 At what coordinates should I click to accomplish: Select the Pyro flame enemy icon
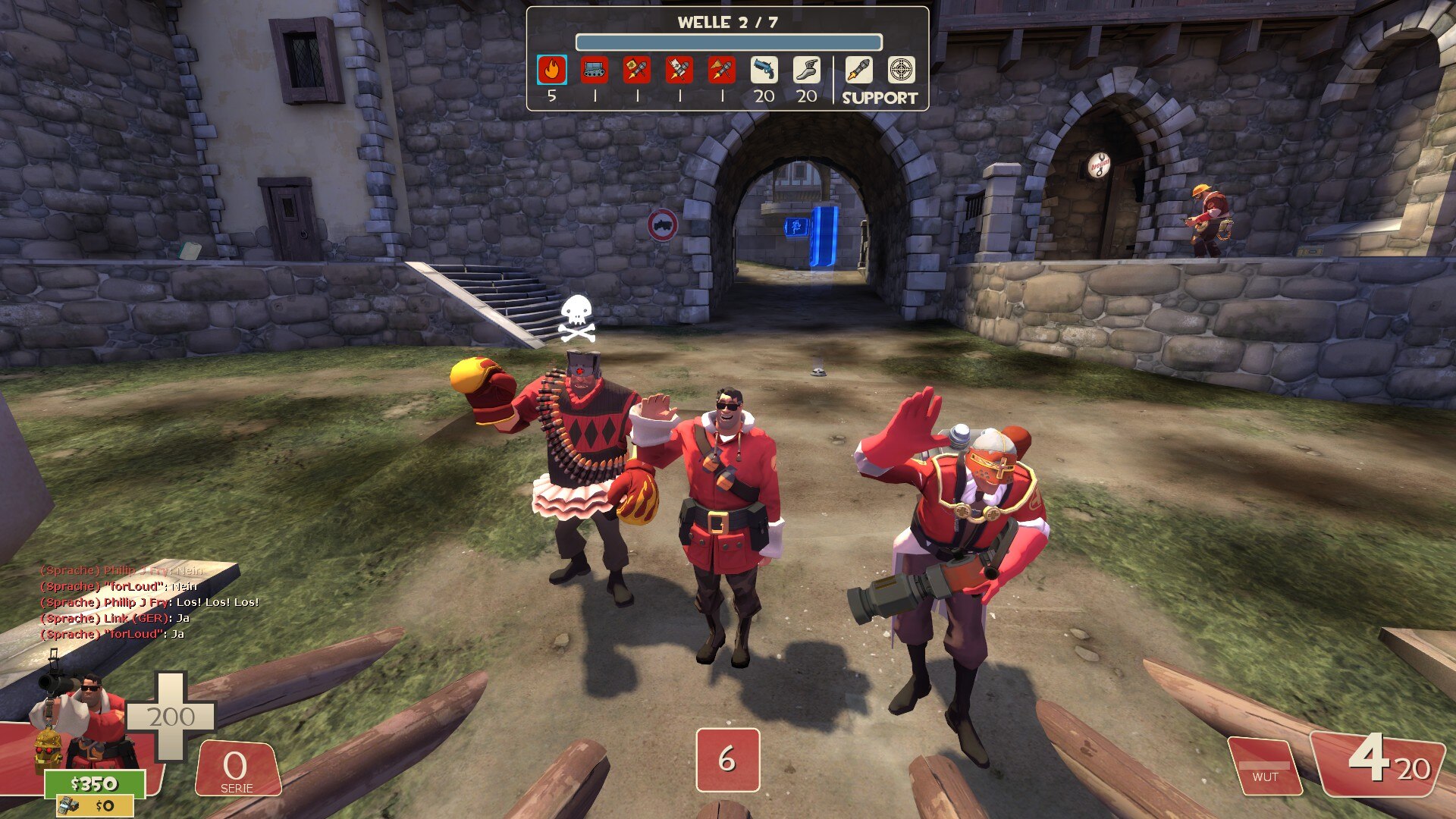click(x=552, y=71)
